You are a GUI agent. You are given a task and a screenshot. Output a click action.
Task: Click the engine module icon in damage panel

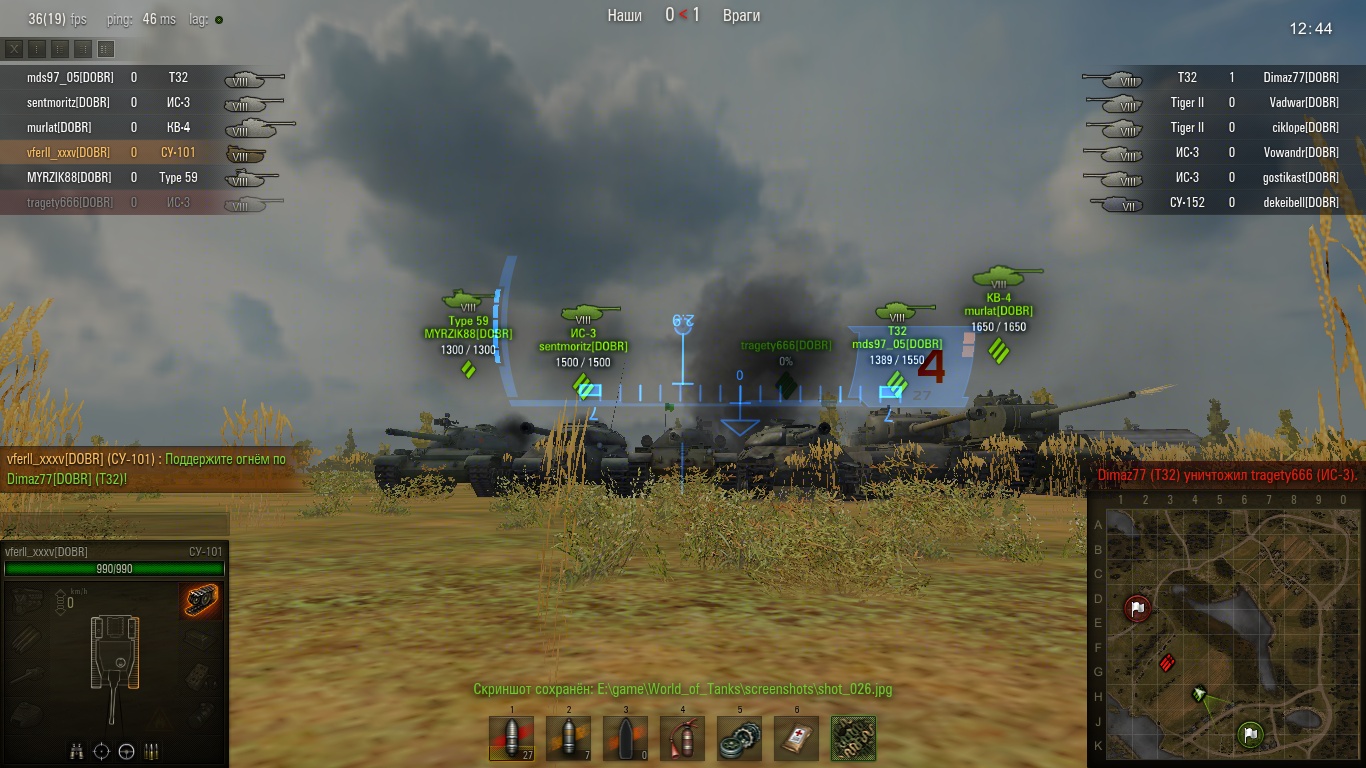coord(29,601)
